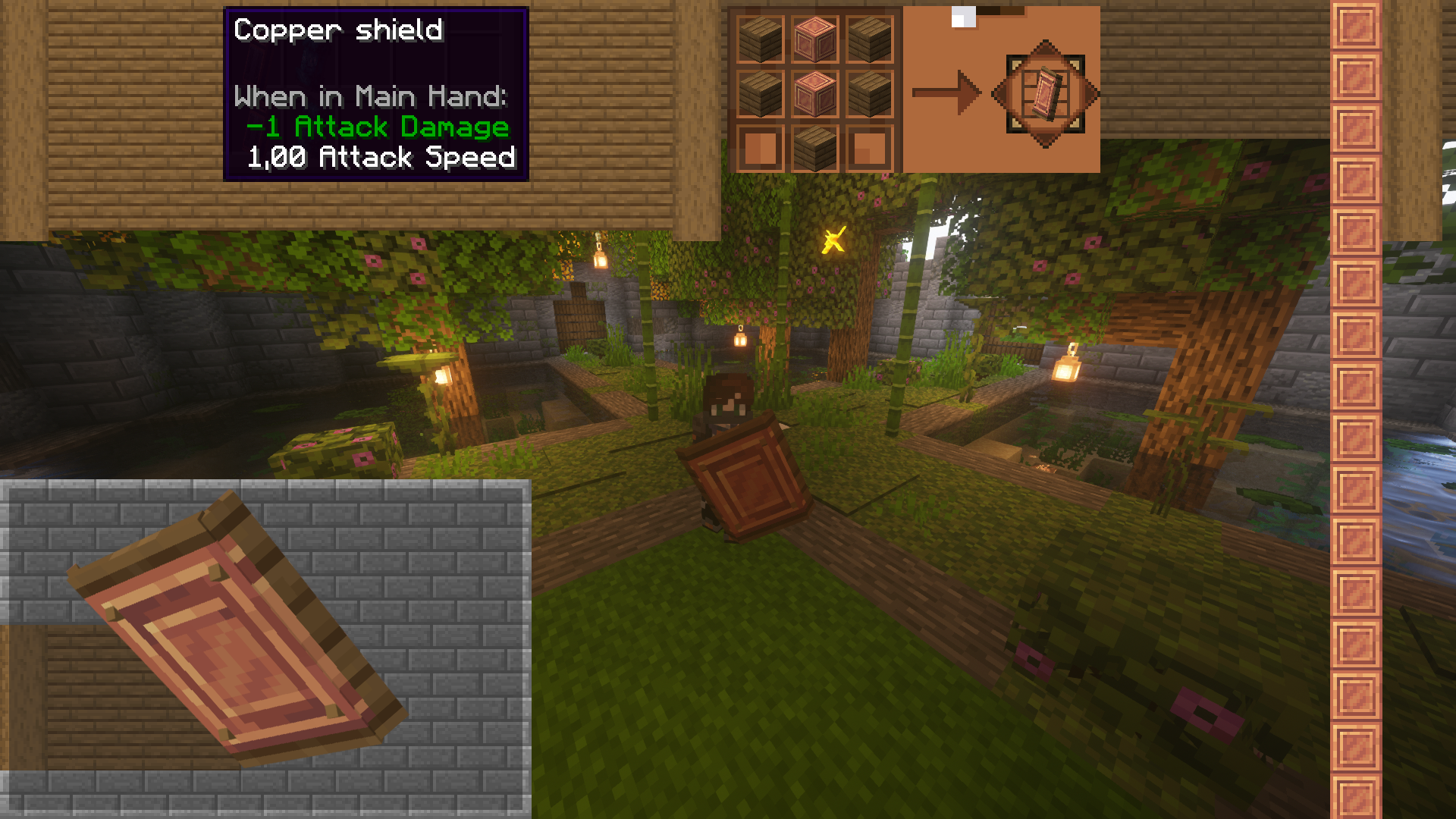The width and height of the screenshot is (1456, 819).
Task: Select the middle-right planks ingredient
Action: click(x=869, y=93)
